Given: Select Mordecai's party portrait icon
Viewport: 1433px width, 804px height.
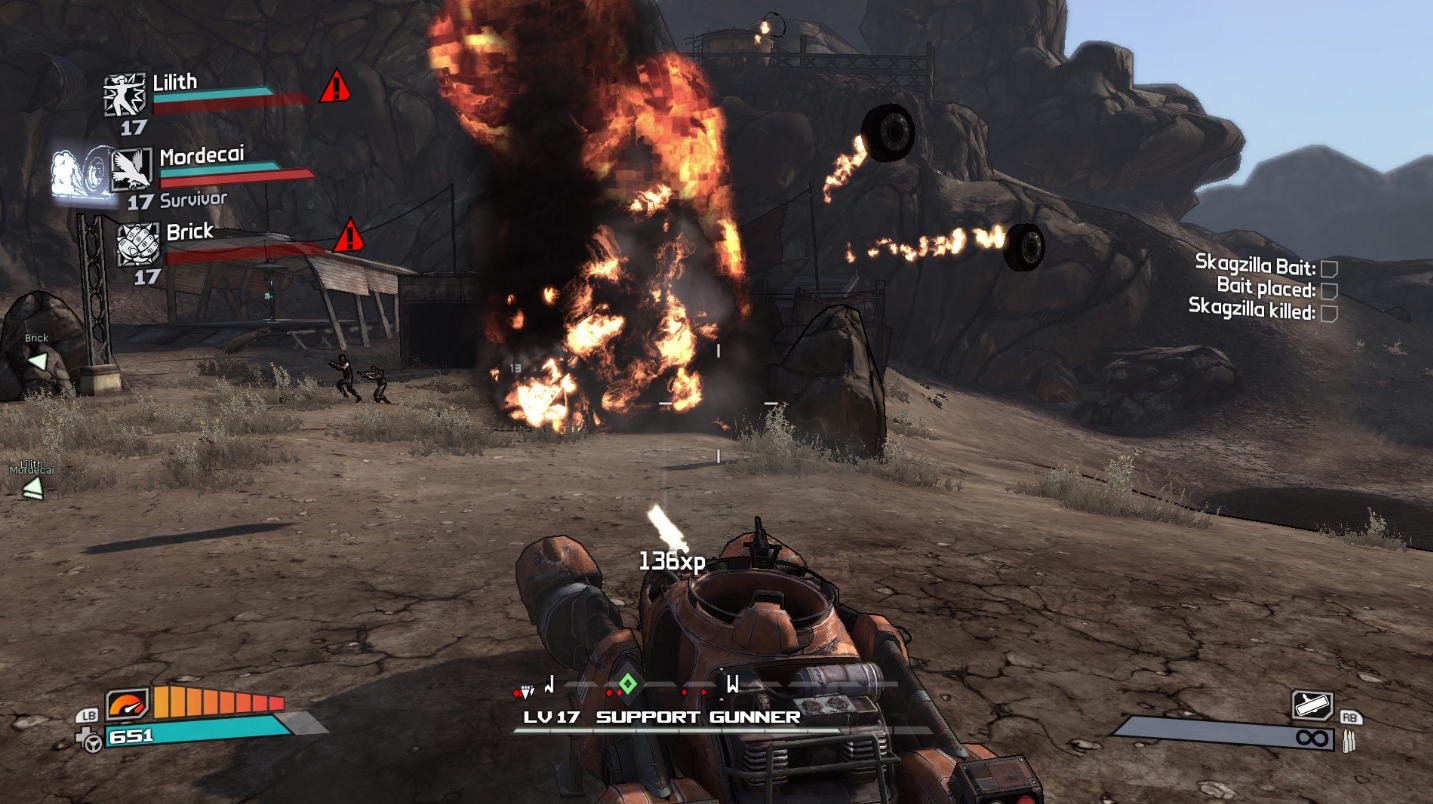Looking at the screenshot, I should [x=132, y=170].
